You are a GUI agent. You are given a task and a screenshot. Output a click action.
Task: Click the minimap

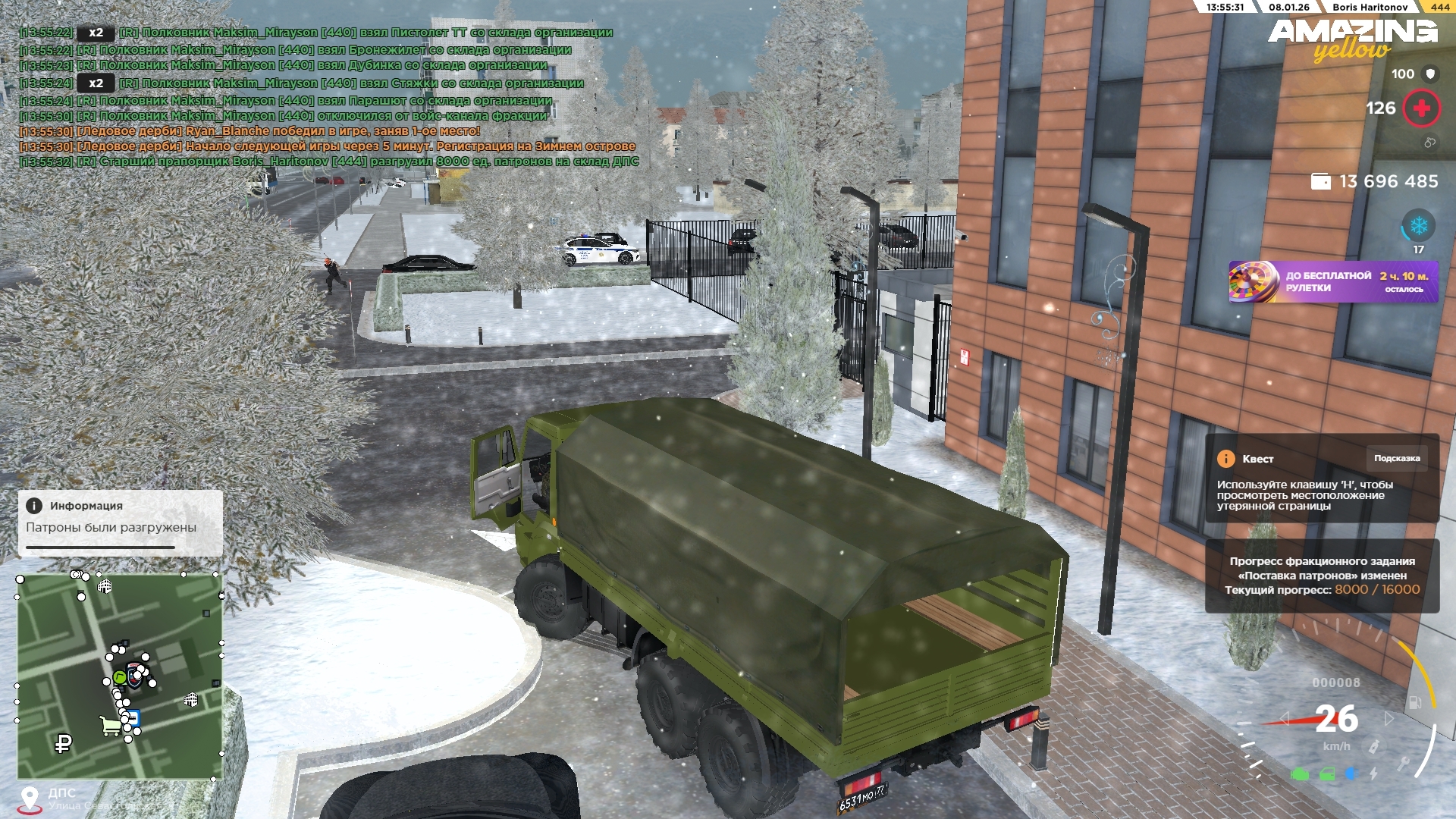(120, 676)
